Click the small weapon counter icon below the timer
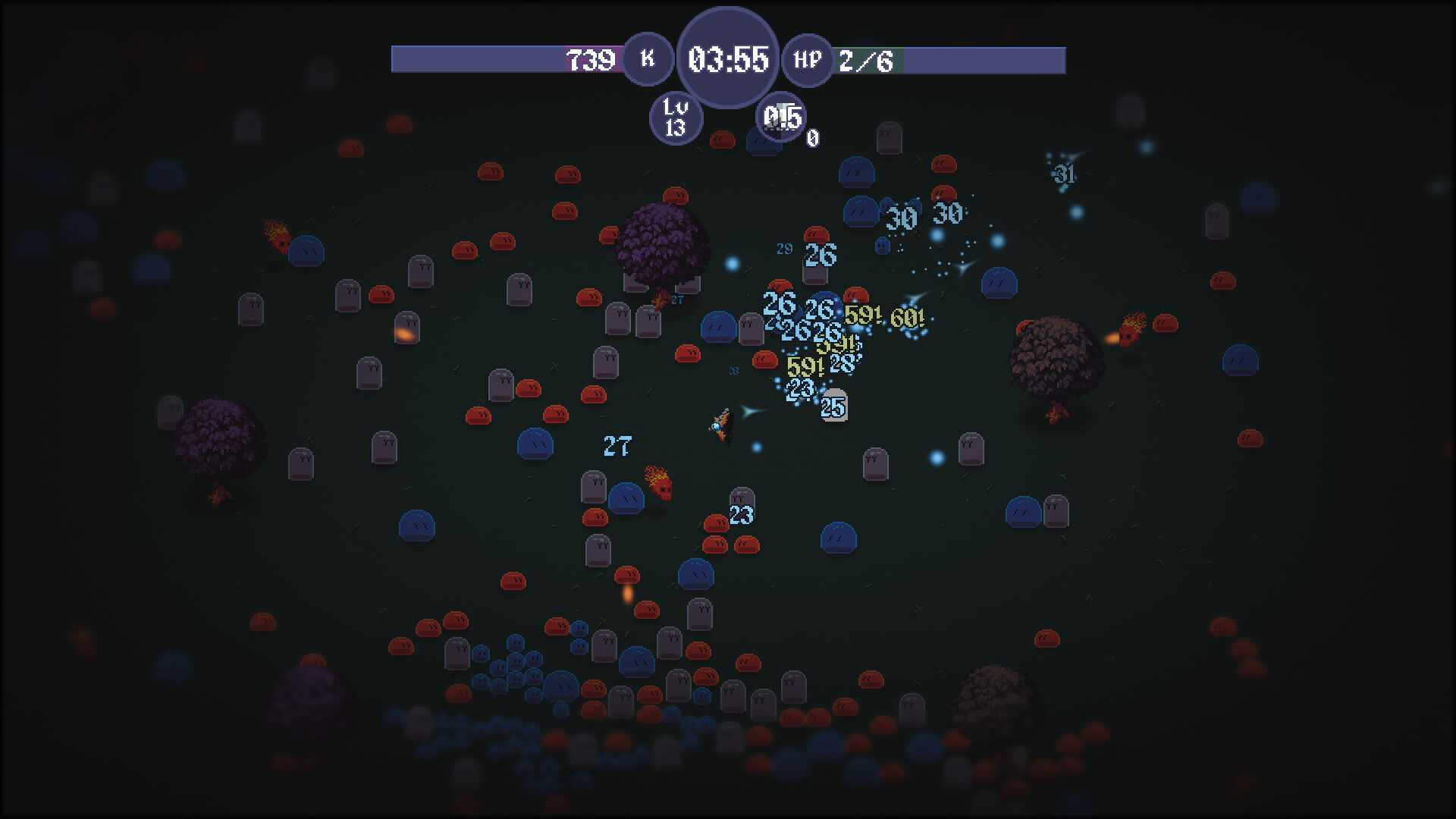This screenshot has height=819, width=1456. [x=781, y=118]
